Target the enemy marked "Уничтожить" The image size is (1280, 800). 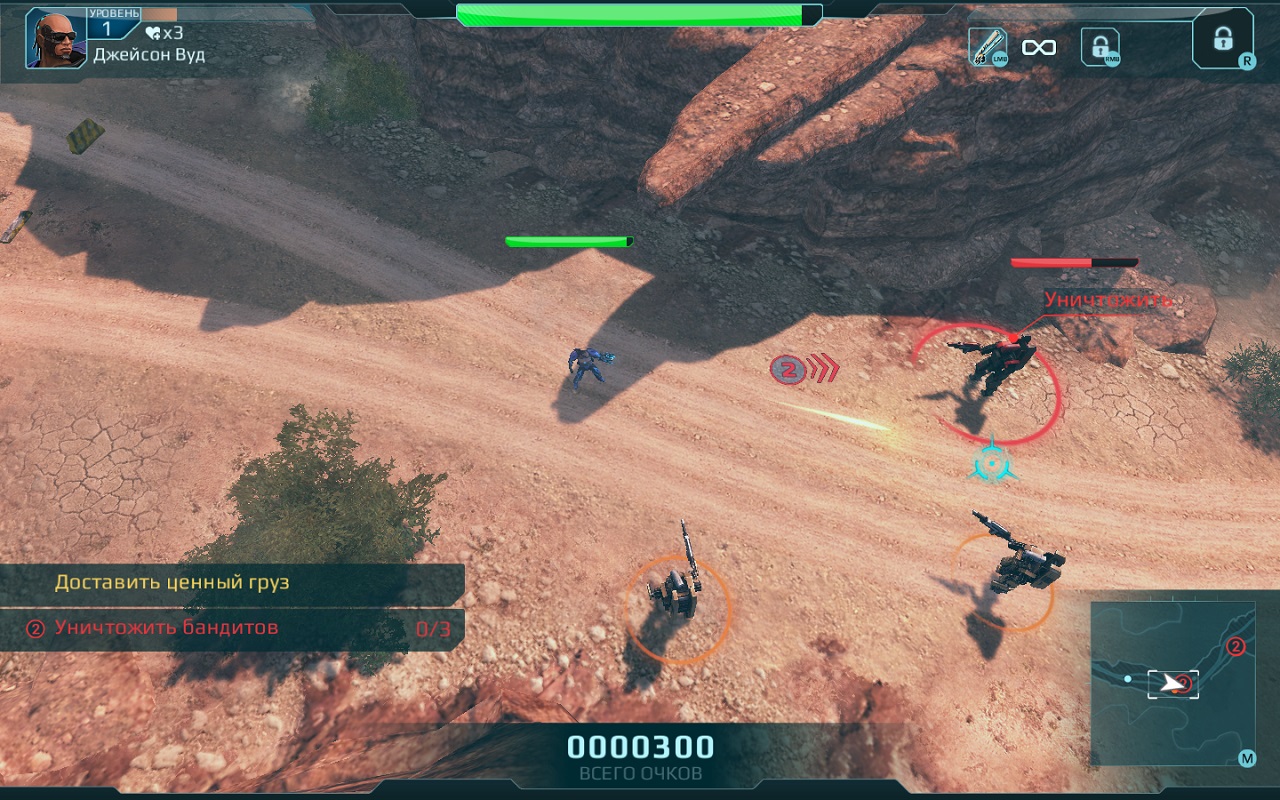point(993,367)
